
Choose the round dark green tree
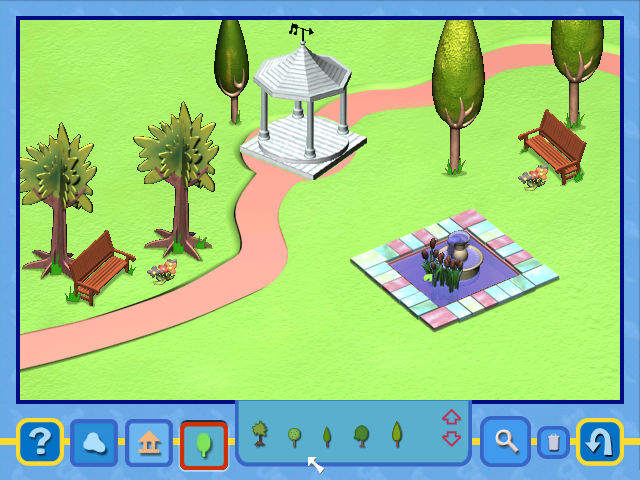[361, 435]
